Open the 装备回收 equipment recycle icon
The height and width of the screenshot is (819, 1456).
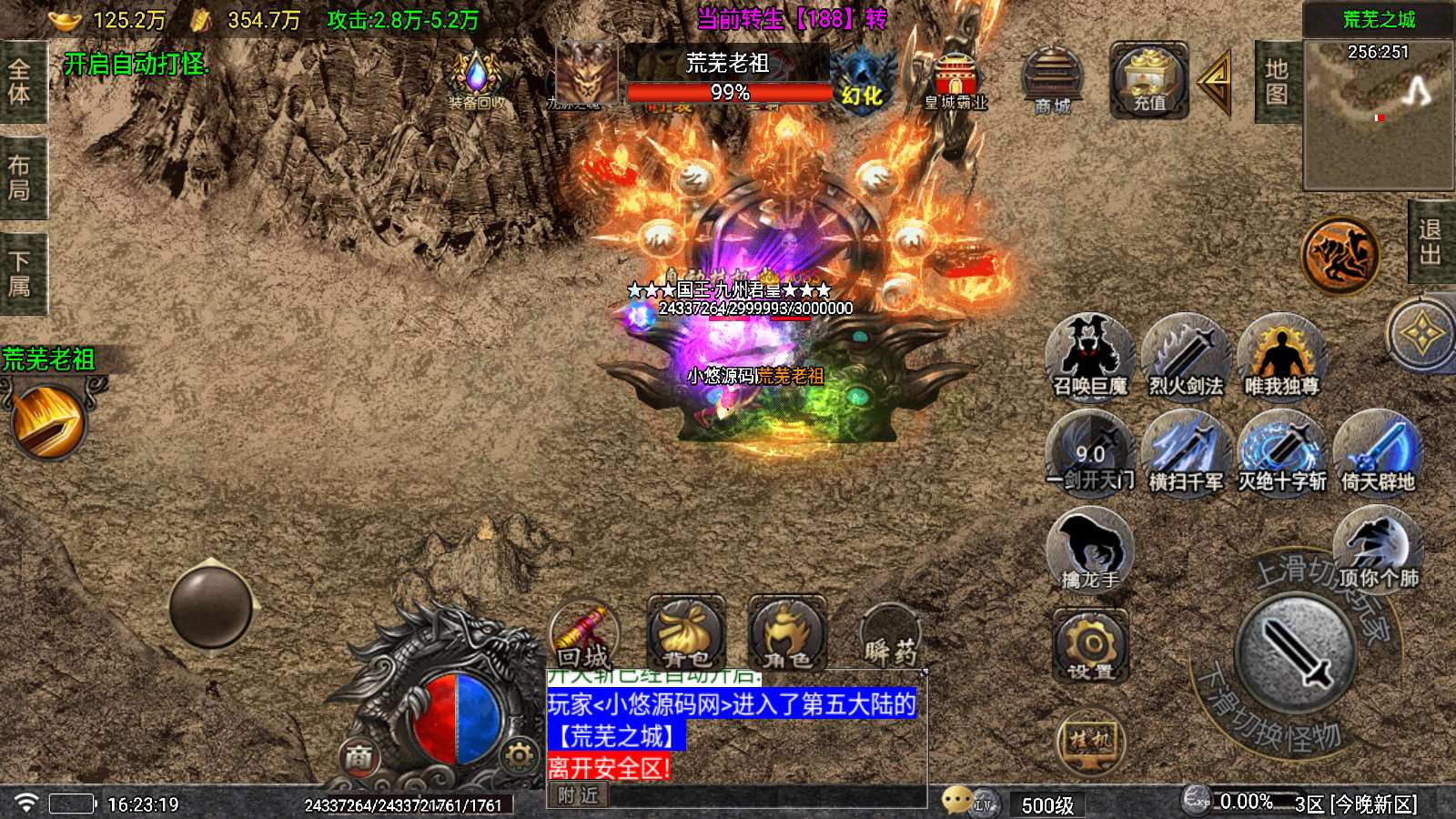(x=476, y=80)
